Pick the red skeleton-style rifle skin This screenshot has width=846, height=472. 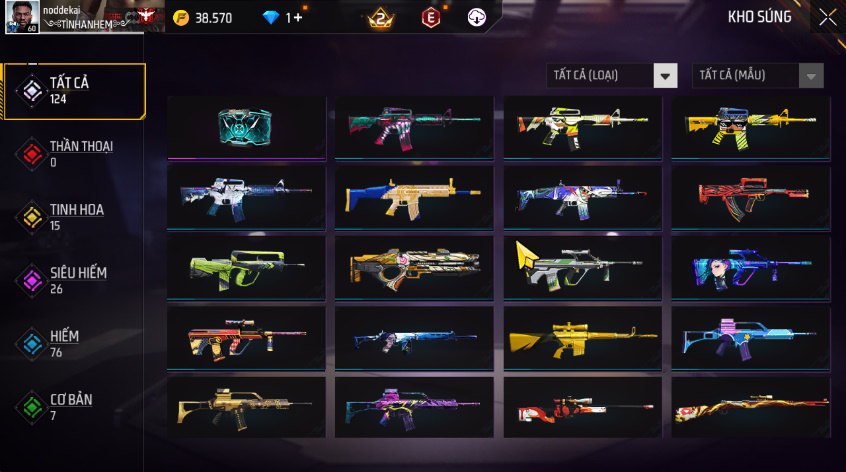point(750,197)
